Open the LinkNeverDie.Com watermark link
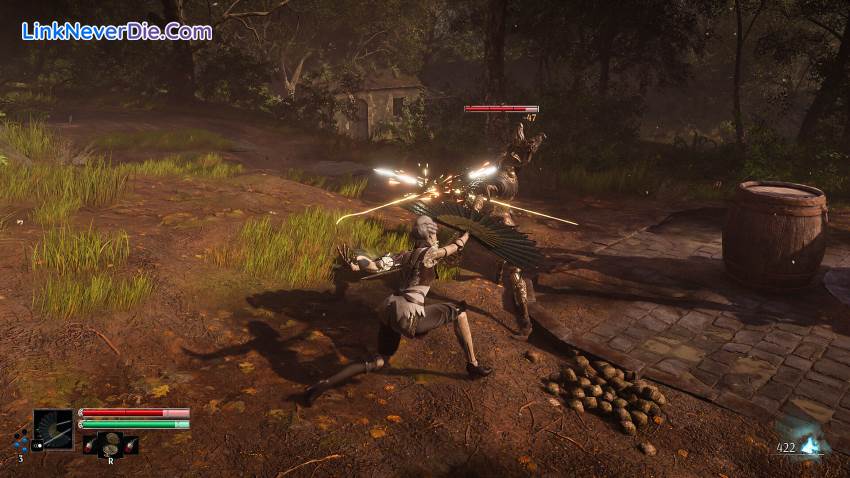The image size is (850, 478). 116,31
